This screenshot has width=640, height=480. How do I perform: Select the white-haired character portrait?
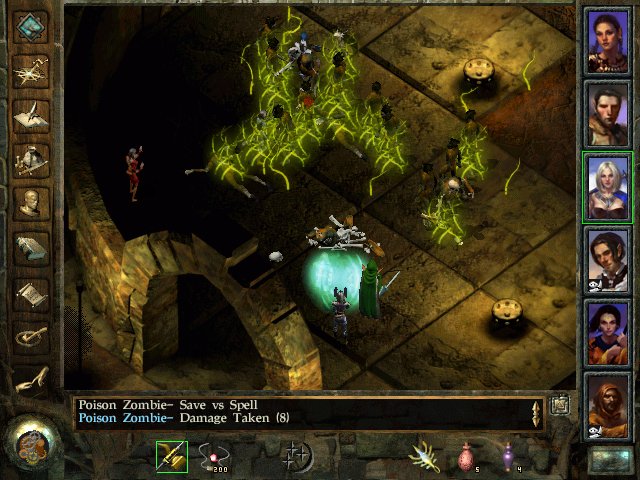coord(607,187)
